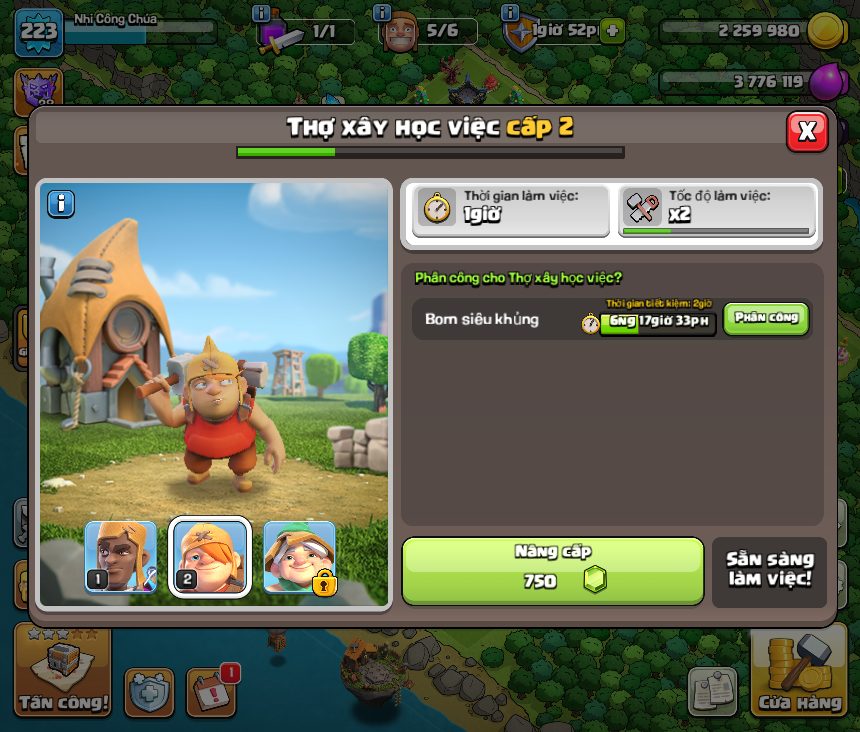The width and height of the screenshot is (860, 732).
Task: Open the calendar events icon with notification
Action: [211, 691]
